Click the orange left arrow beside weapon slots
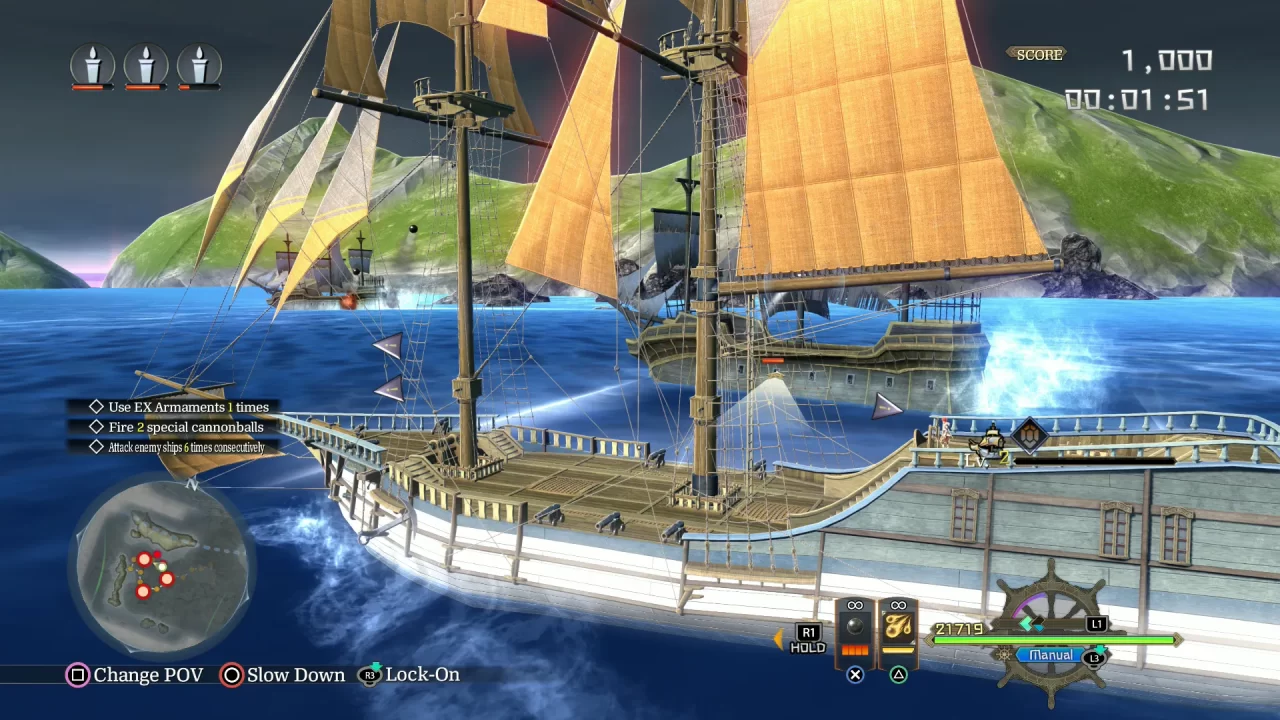The width and height of the screenshot is (1280, 720). click(x=778, y=638)
